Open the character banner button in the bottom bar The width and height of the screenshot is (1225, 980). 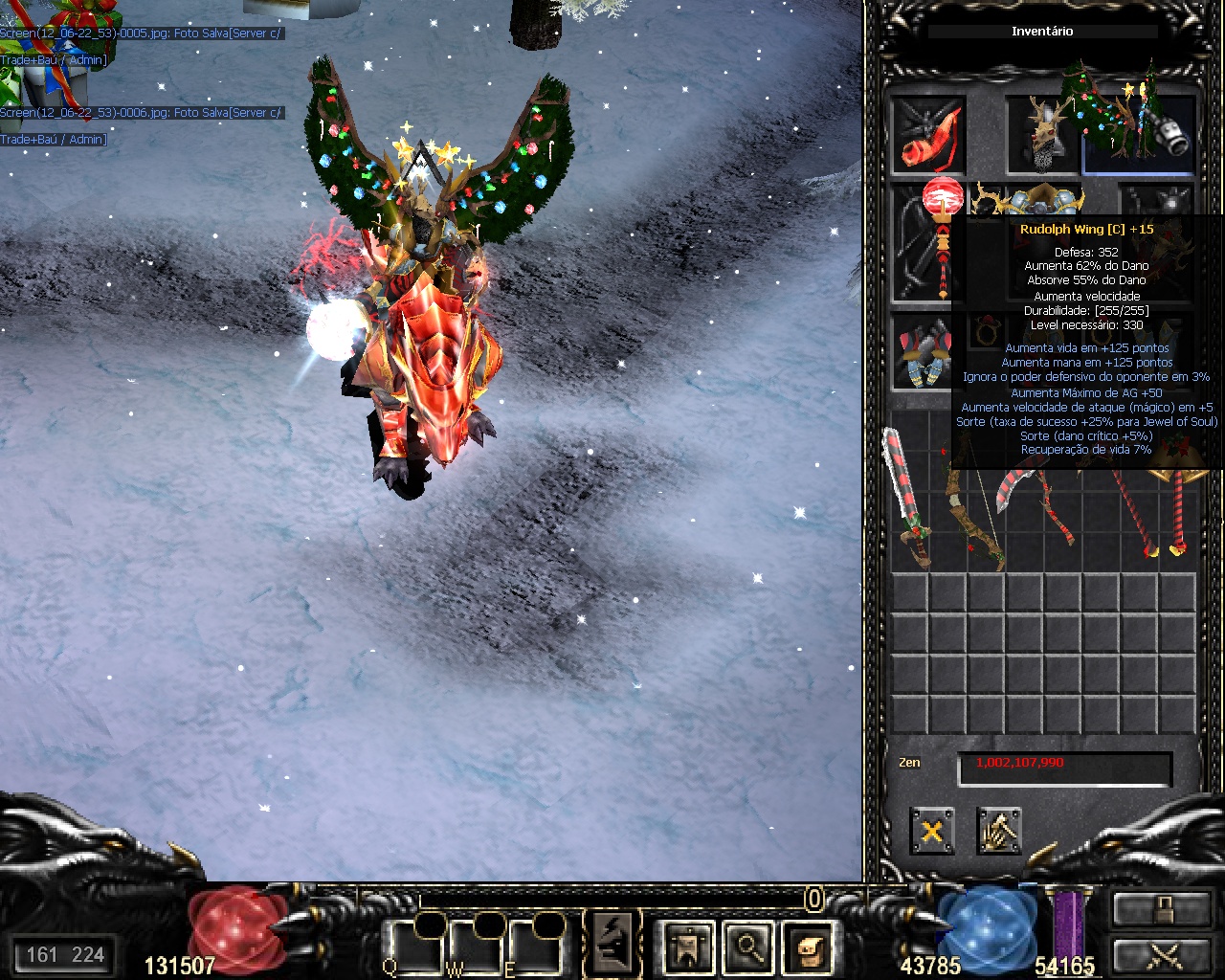click(689, 947)
